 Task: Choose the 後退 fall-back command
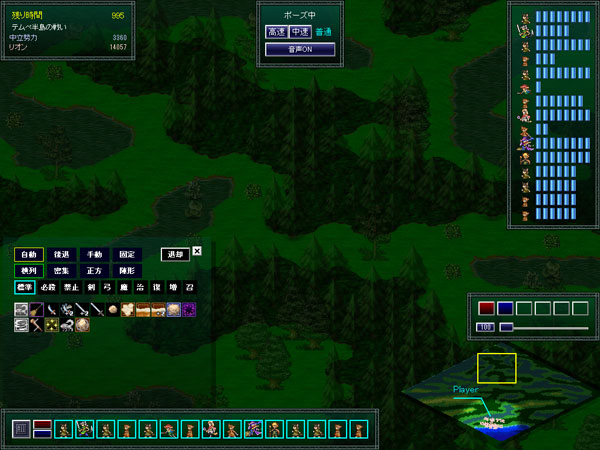pos(62,254)
